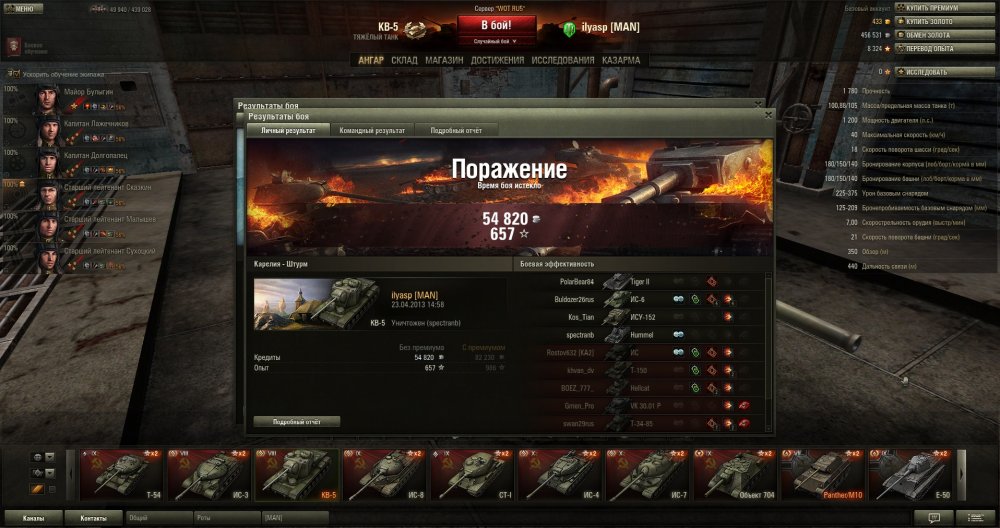
Task: Open the Подробный отчёт tab in the results window
Action: click(x=456, y=130)
